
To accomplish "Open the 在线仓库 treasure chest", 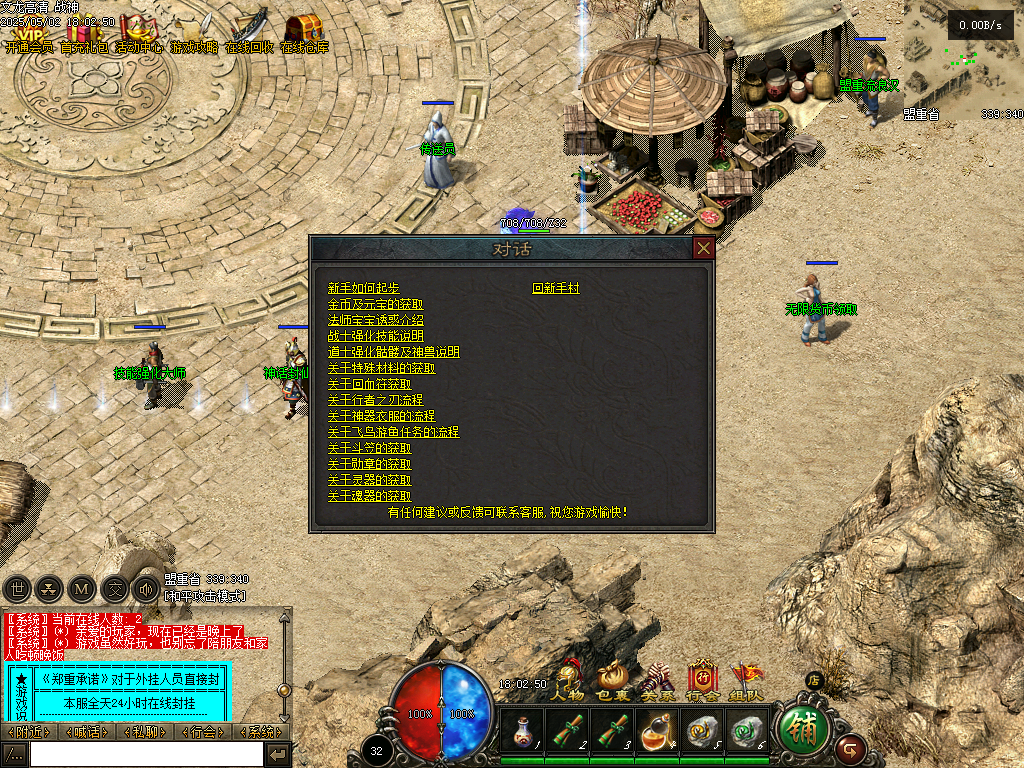I will point(303,30).
